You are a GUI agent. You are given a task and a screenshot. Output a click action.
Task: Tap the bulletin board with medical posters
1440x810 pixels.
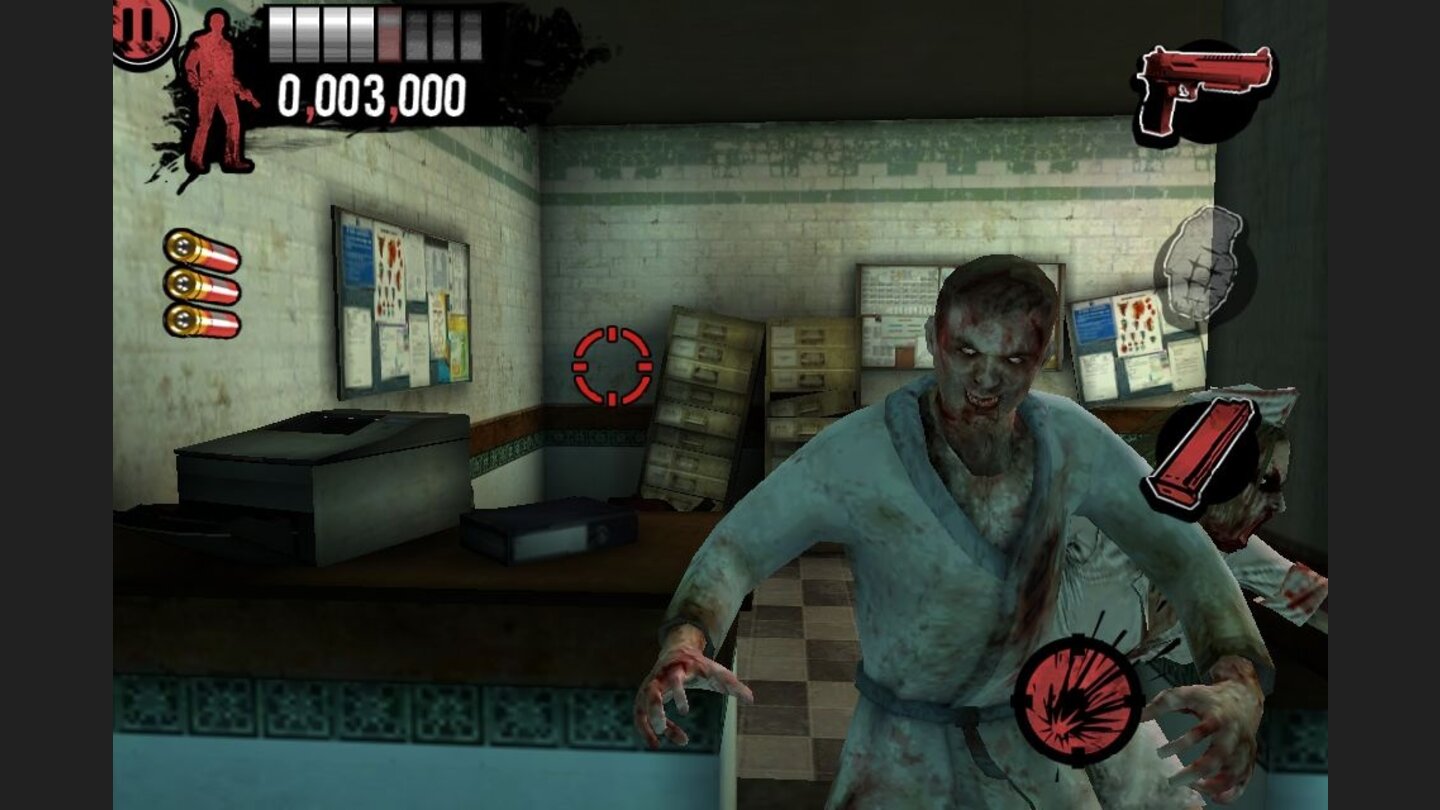tap(400, 300)
